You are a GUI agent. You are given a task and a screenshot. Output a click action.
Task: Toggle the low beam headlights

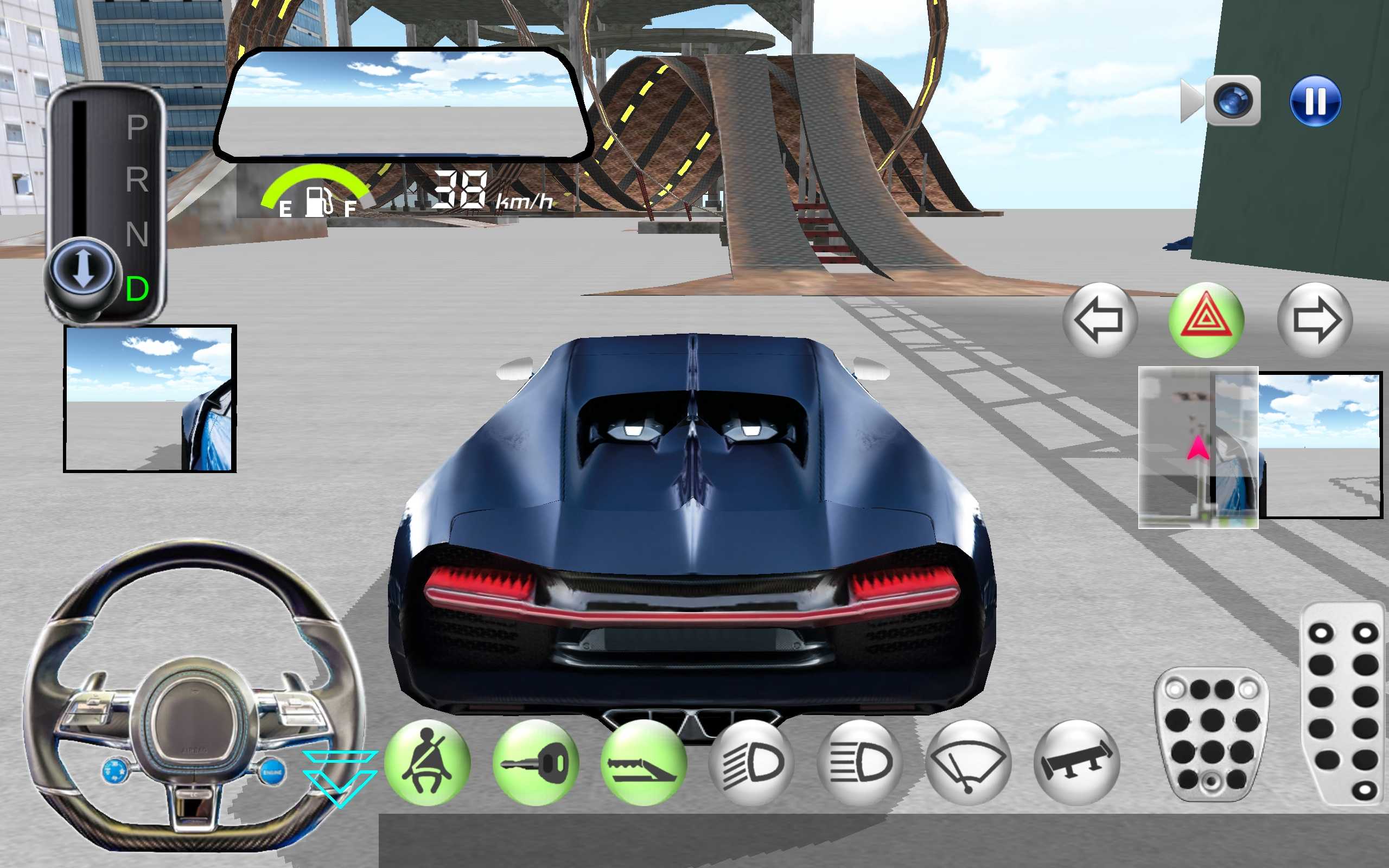click(x=751, y=763)
